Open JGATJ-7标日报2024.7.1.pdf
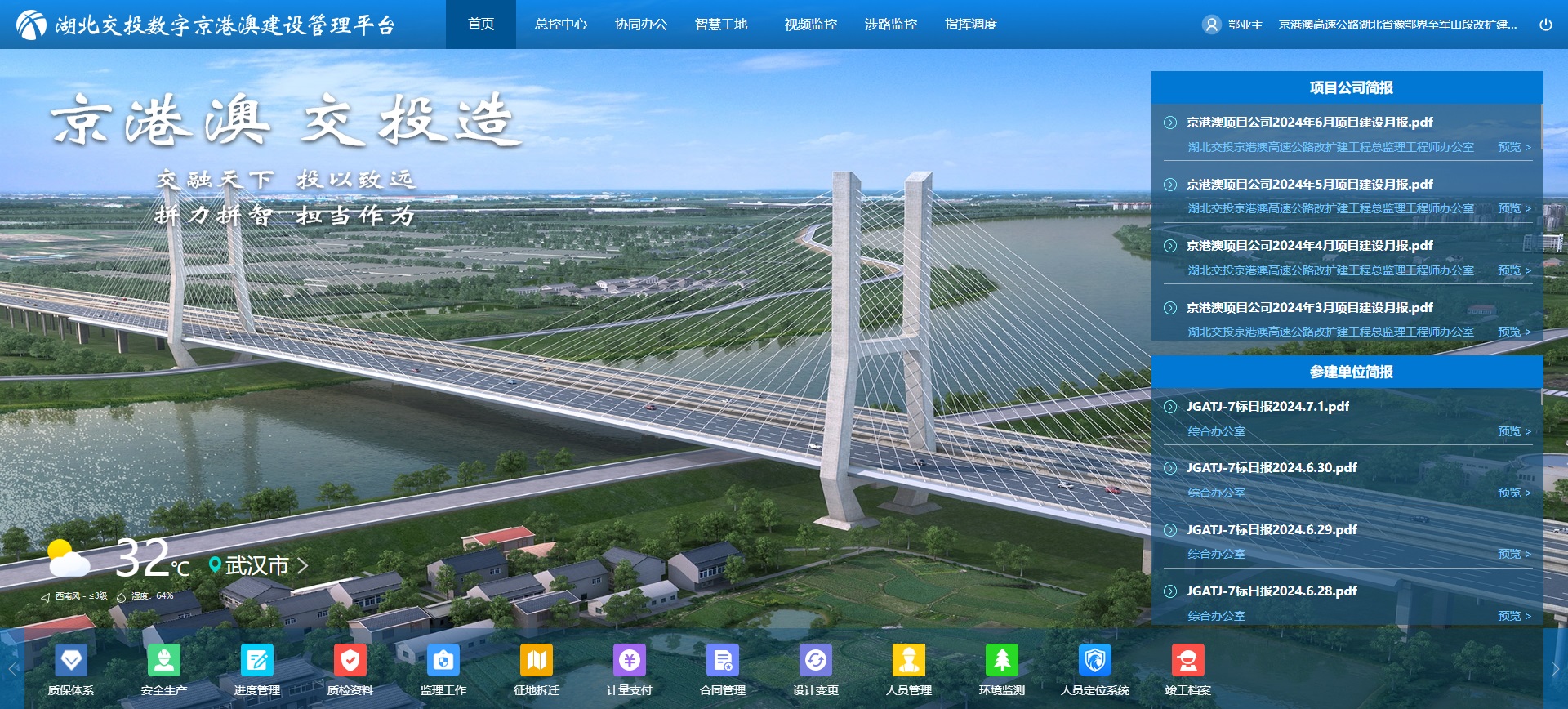 pyautogui.click(x=1267, y=407)
